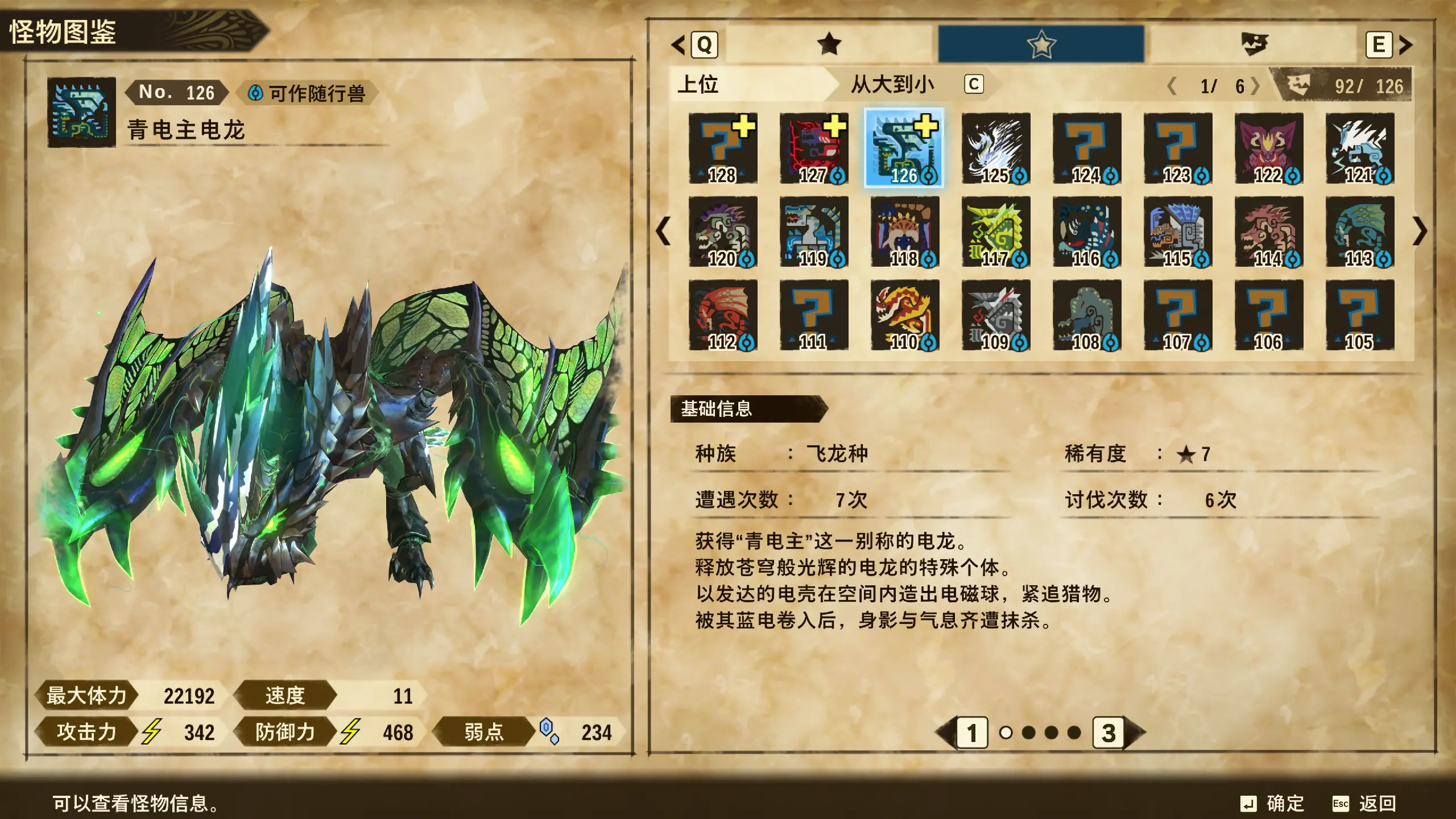This screenshot has height=819, width=1456.
Task: Go to next monster list page arrow
Action: (1420, 231)
